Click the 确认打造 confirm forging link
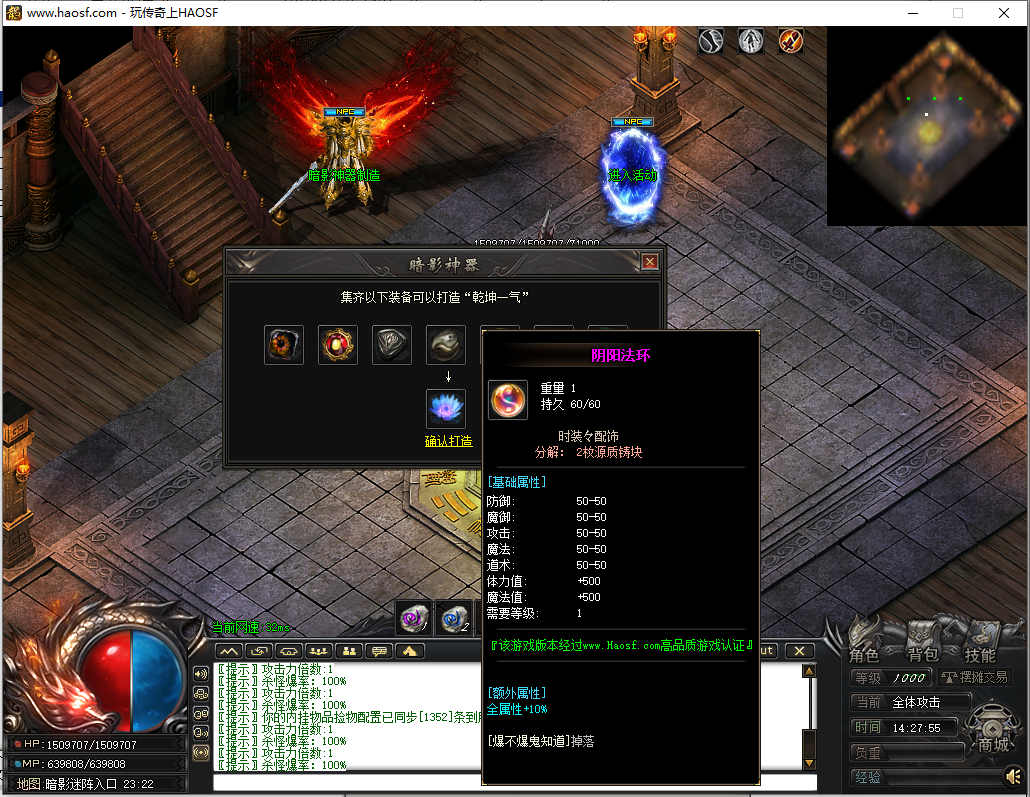 [x=448, y=441]
